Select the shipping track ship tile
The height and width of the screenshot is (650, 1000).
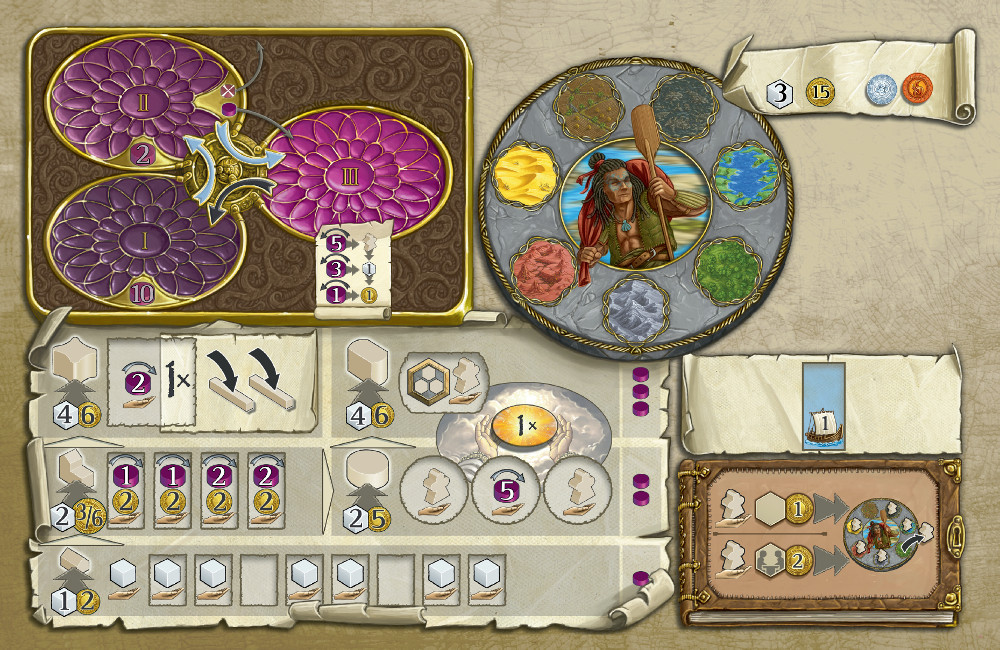(x=821, y=418)
